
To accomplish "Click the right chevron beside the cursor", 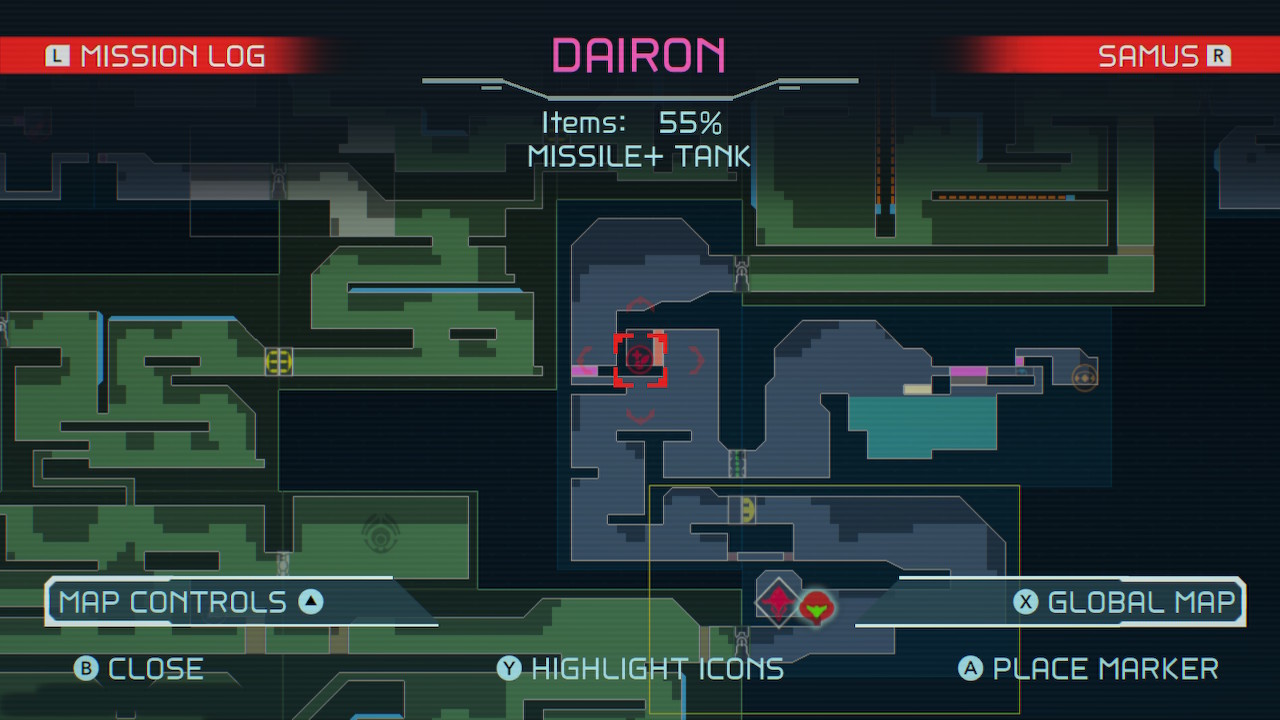I will pyautogui.click(x=697, y=359).
